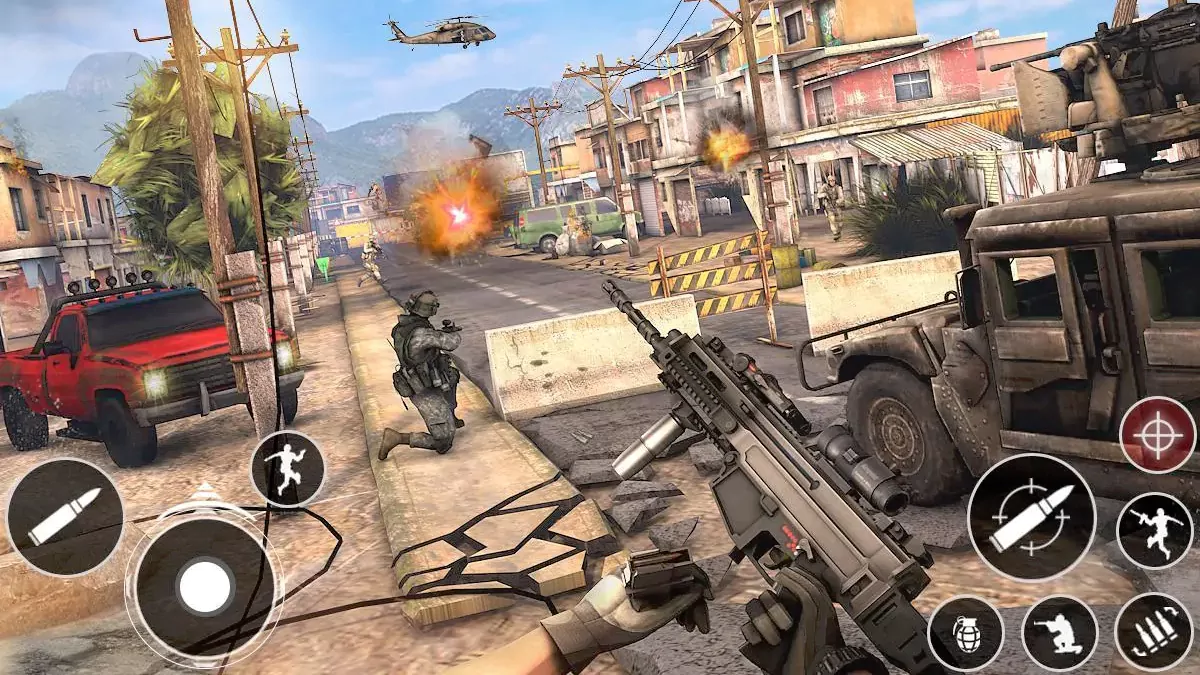Tap the plain bullet fire button
The height and width of the screenshot is (675, 1200).
click(x=65, y=517)
